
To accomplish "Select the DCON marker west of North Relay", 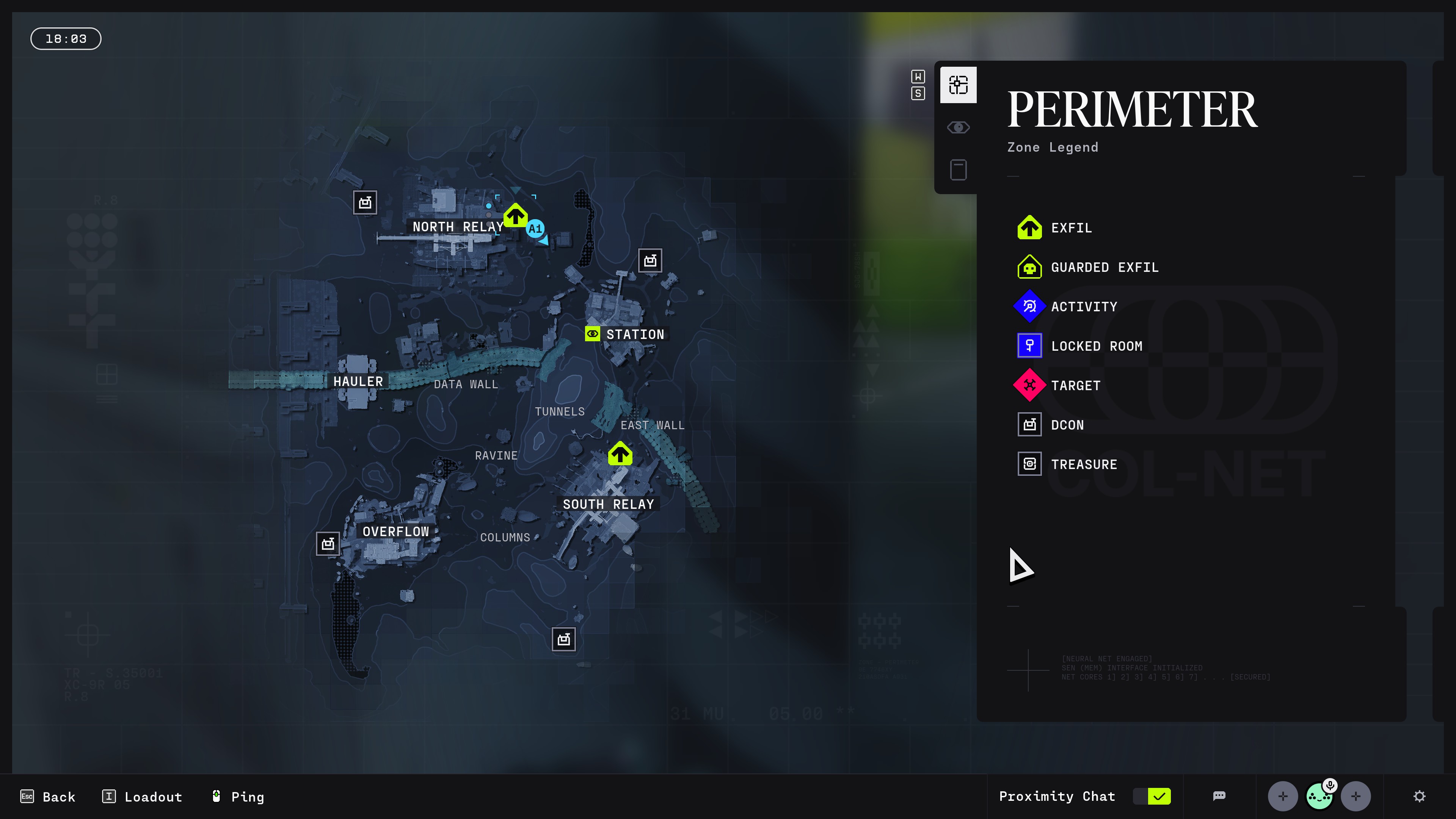I will [365, 202].
